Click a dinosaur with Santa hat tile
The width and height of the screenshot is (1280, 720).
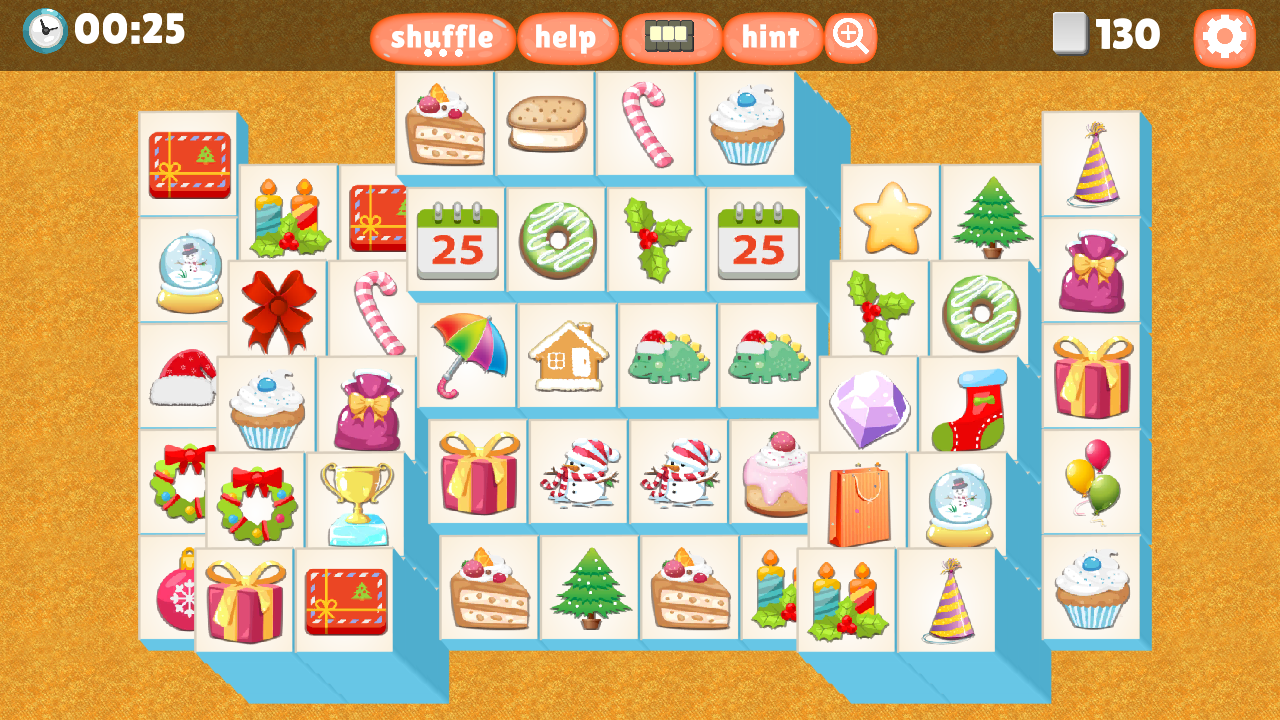click(x=668, y=355)
